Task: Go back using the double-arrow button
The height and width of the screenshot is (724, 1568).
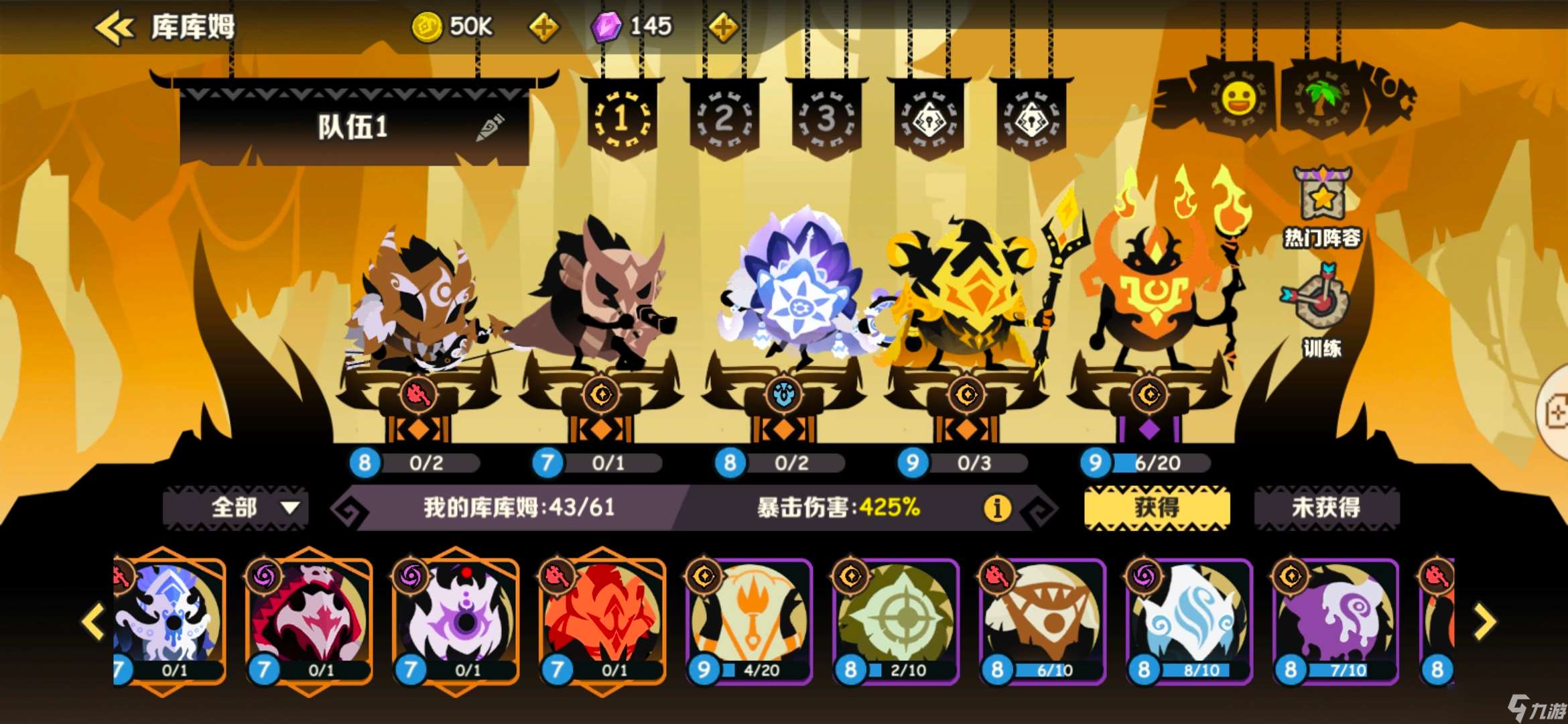Action: pos(114,28)
